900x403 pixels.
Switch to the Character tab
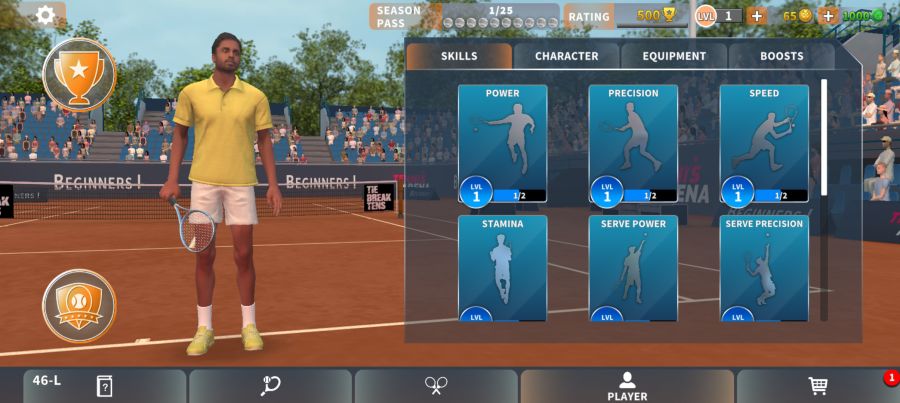click(x=566, y=56)
